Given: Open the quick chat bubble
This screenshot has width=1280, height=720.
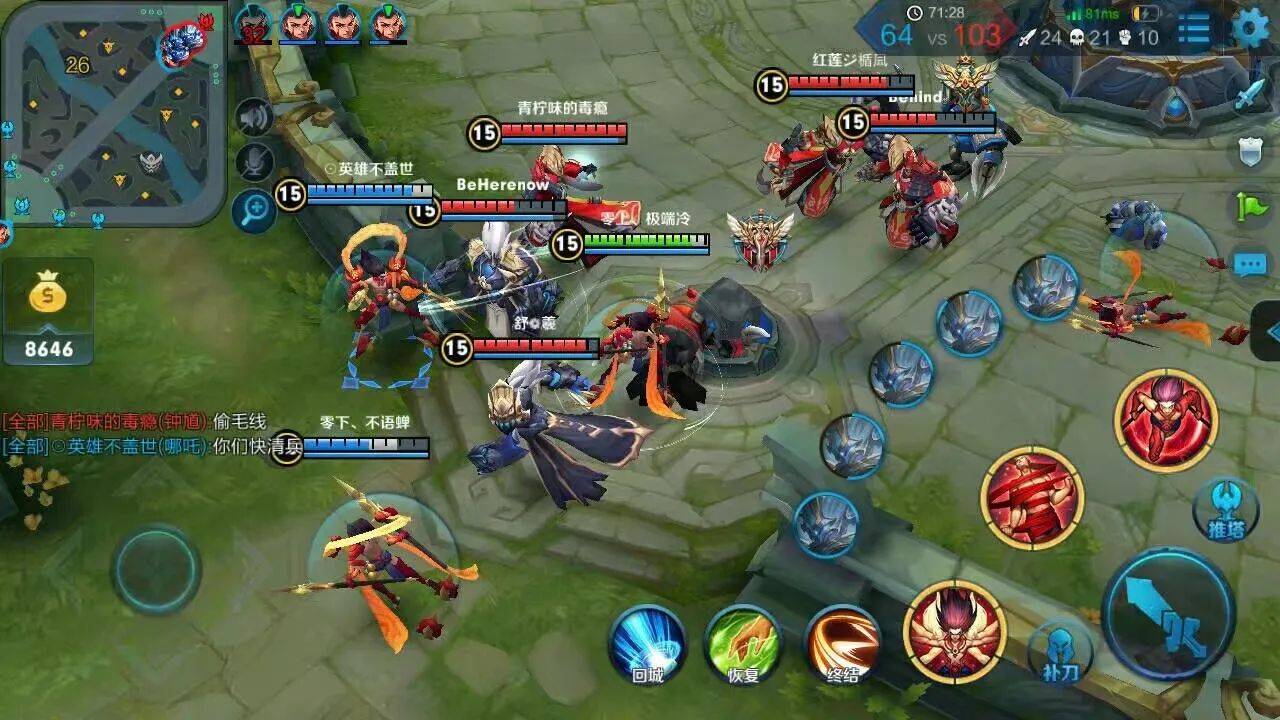Looking at the screenshot, I should coord(1250,264).
